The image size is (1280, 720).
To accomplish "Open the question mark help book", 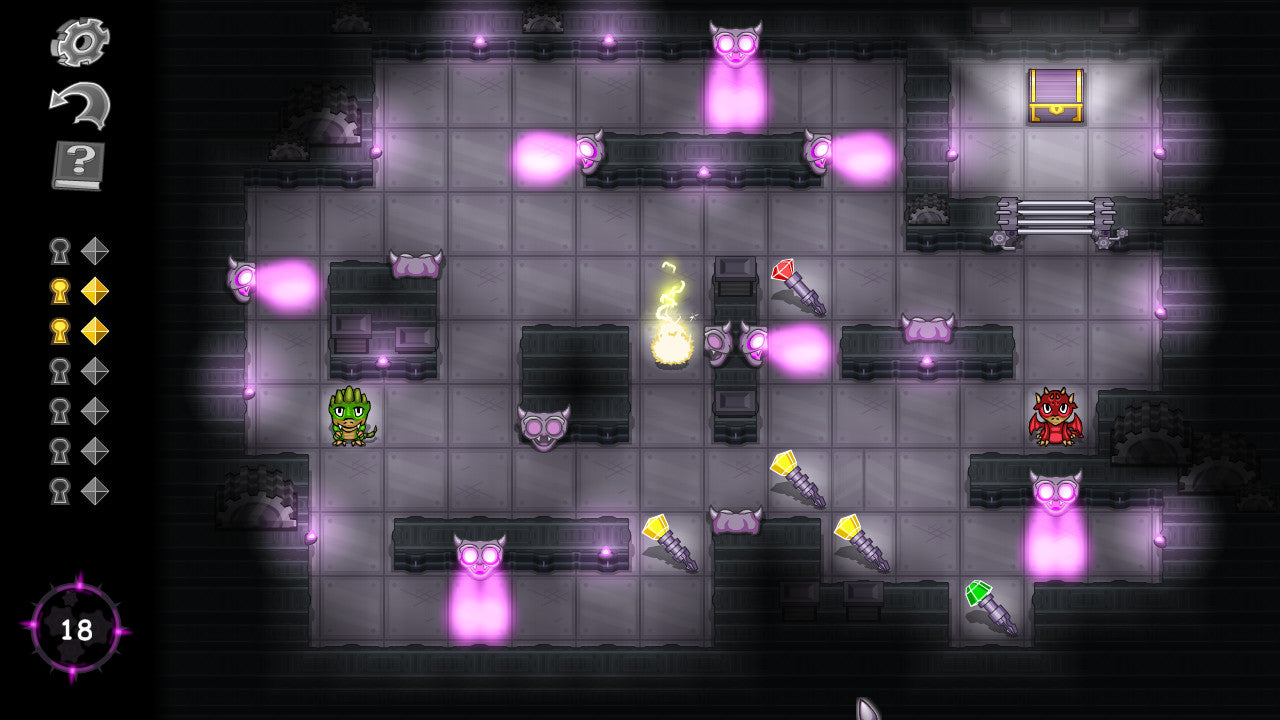I will (x=79, y=165).
